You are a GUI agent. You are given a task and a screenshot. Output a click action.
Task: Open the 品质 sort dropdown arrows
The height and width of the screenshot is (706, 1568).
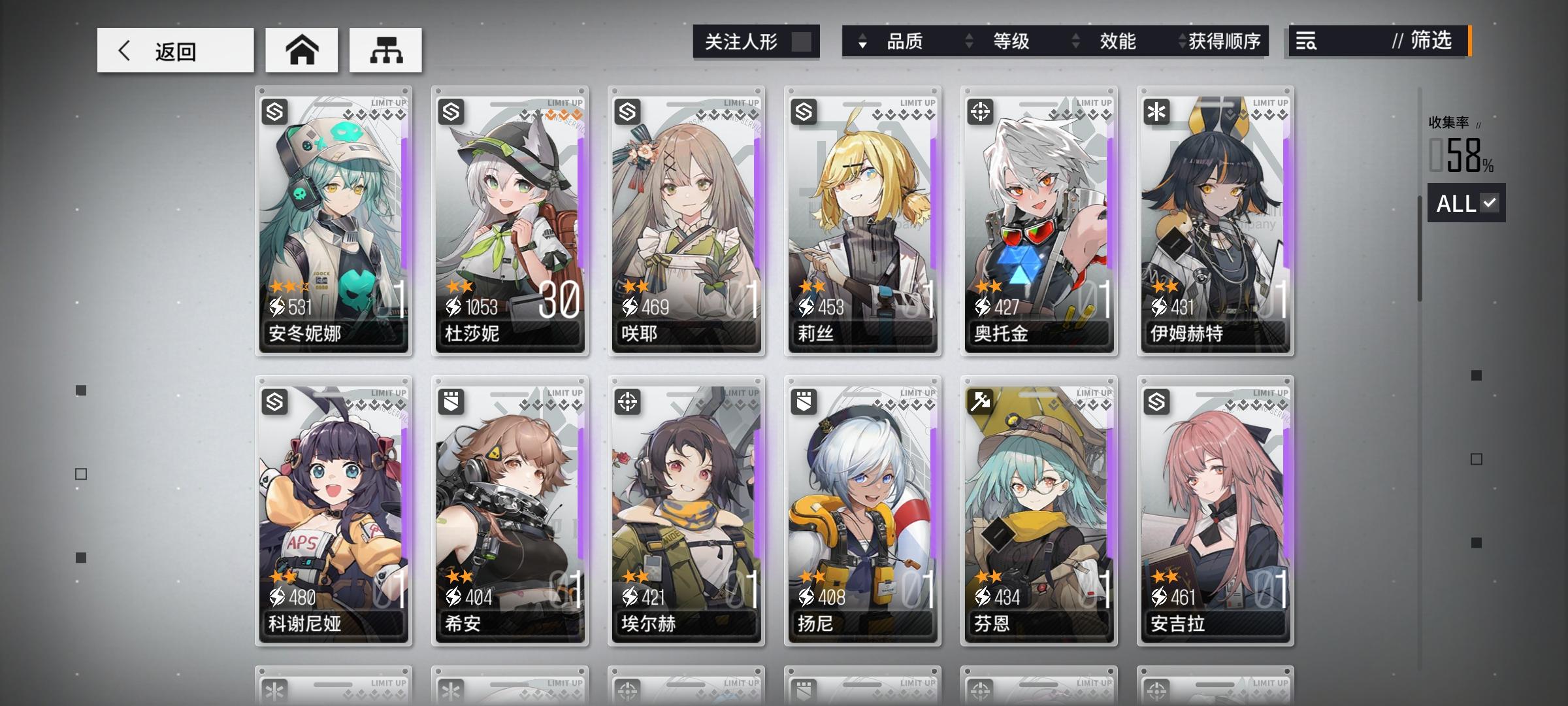pos(864,42)
